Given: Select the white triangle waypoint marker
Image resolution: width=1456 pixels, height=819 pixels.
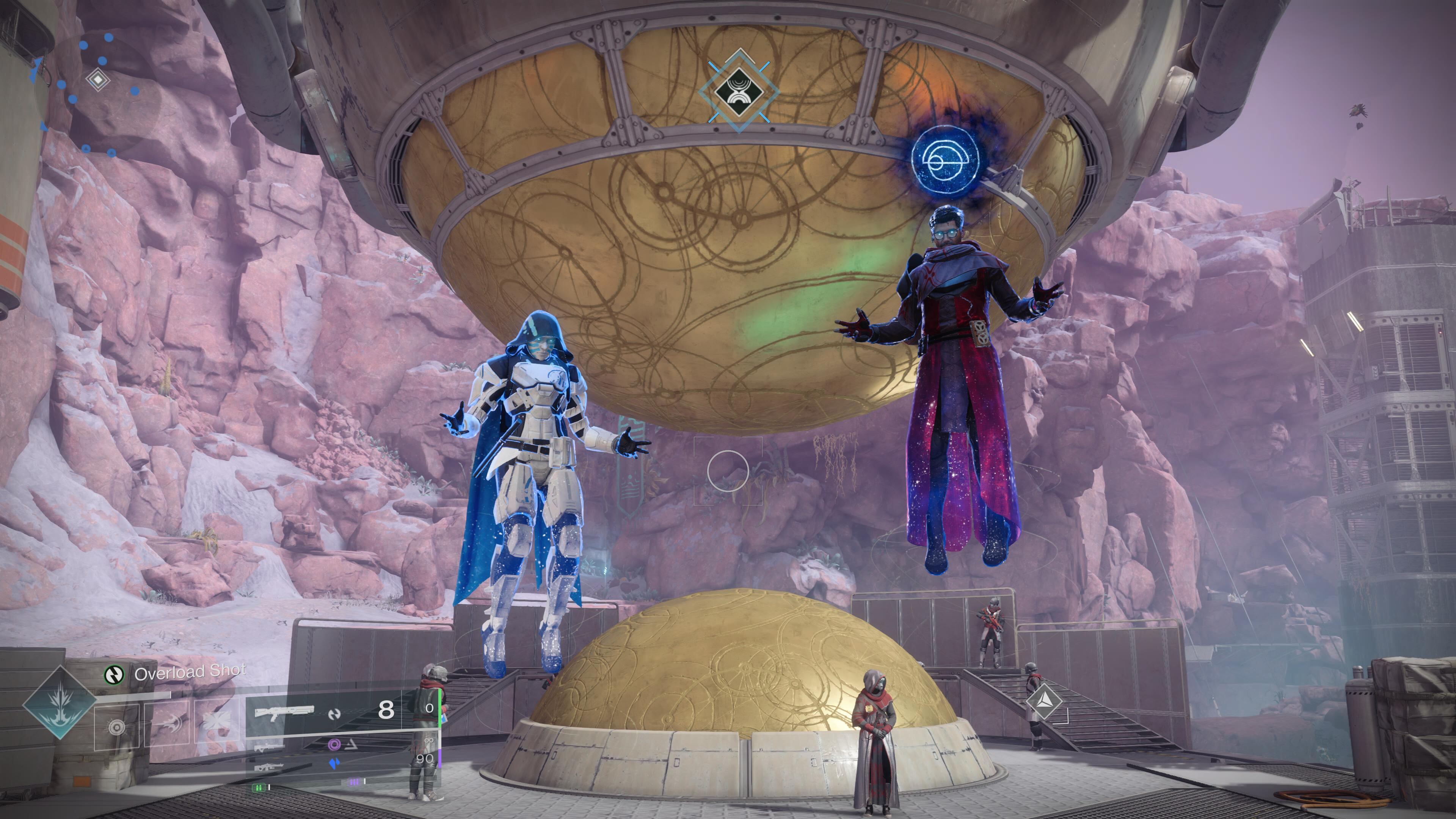Looking at the screenshot, I should tap(1044, 701).
